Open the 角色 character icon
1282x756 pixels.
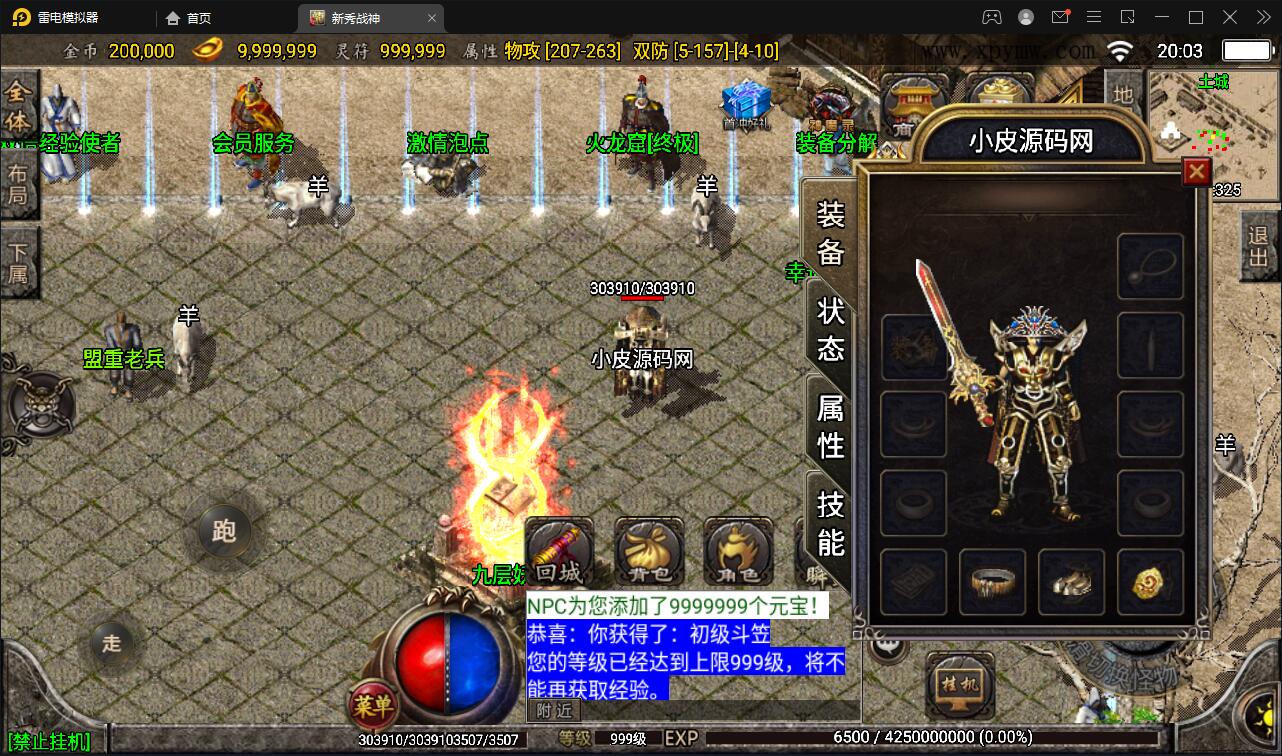pos(737,550)
